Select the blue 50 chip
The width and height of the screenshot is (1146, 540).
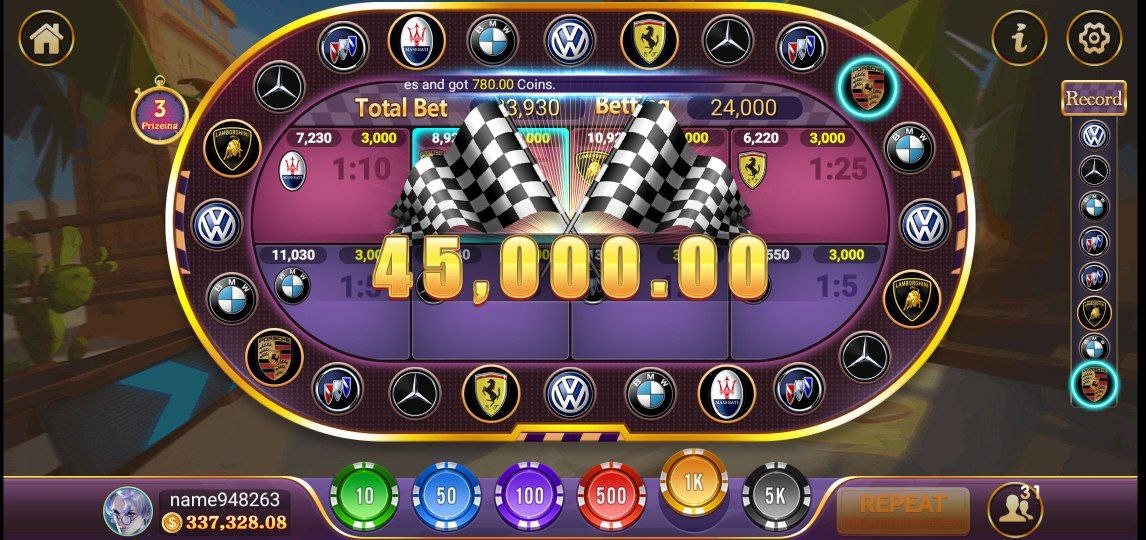446,496
